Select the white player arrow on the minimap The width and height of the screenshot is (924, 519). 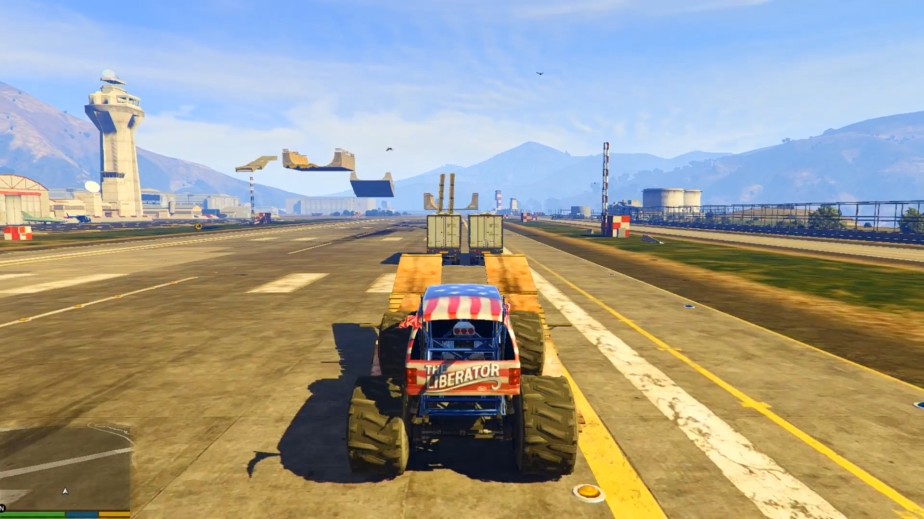coord(65,491)
